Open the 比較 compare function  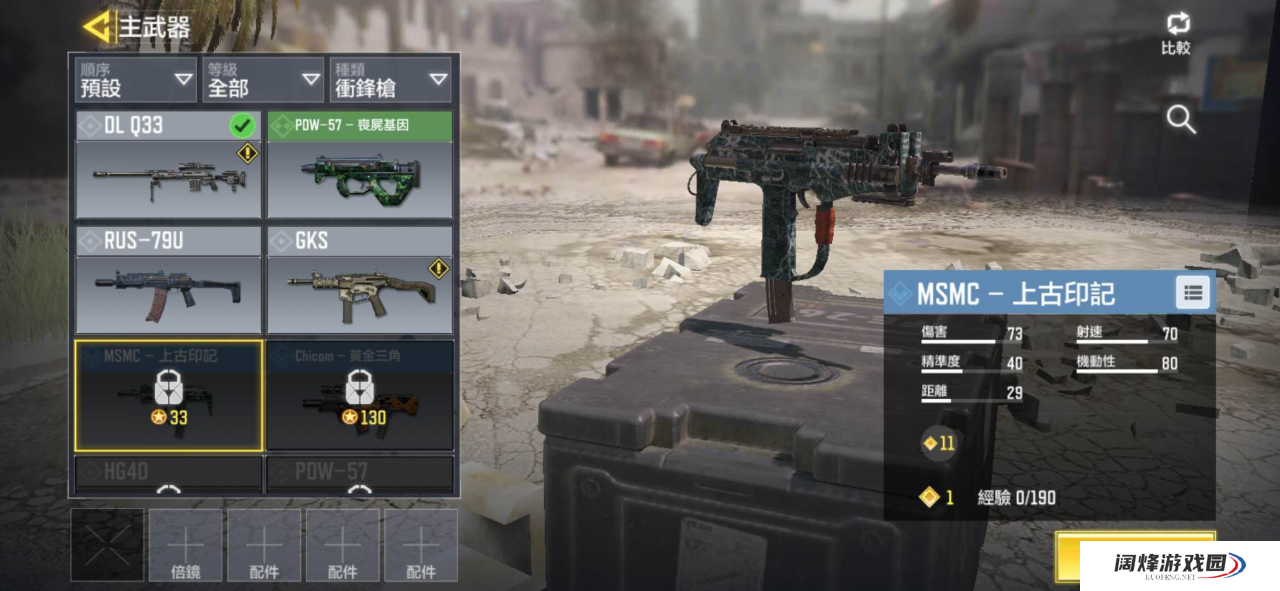1176,33
